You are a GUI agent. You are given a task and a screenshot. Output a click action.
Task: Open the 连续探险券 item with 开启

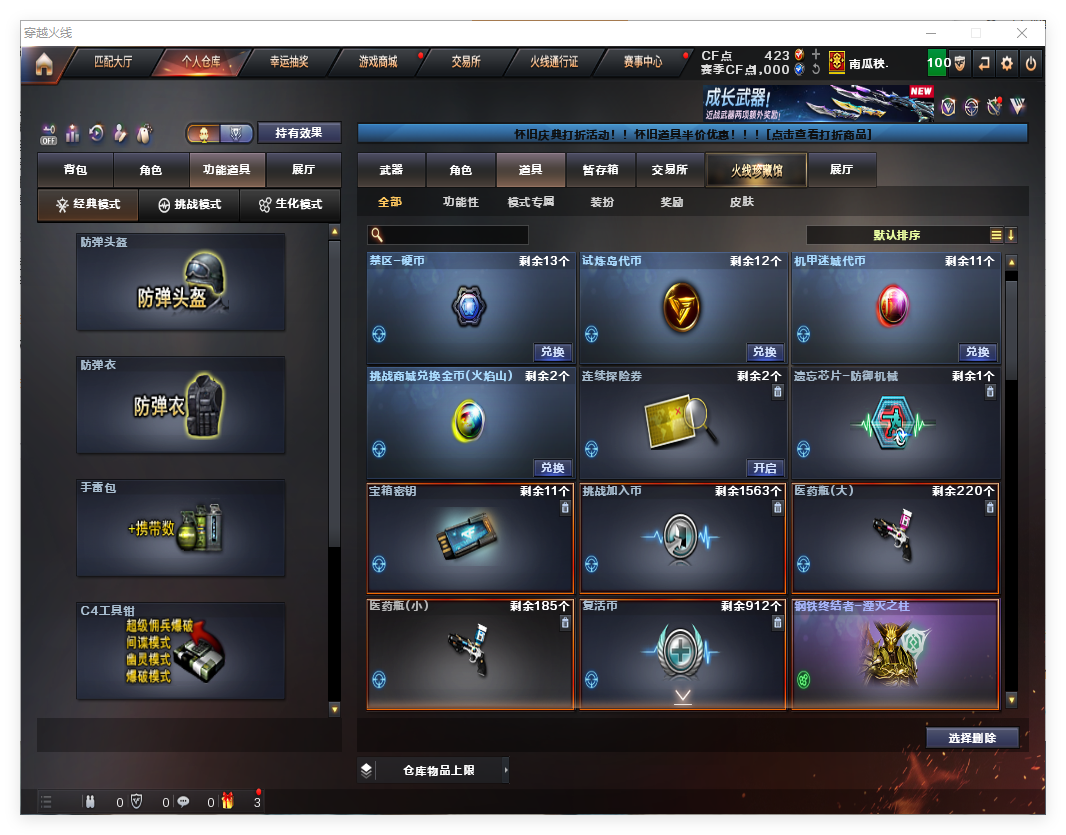tap(764, 468)
